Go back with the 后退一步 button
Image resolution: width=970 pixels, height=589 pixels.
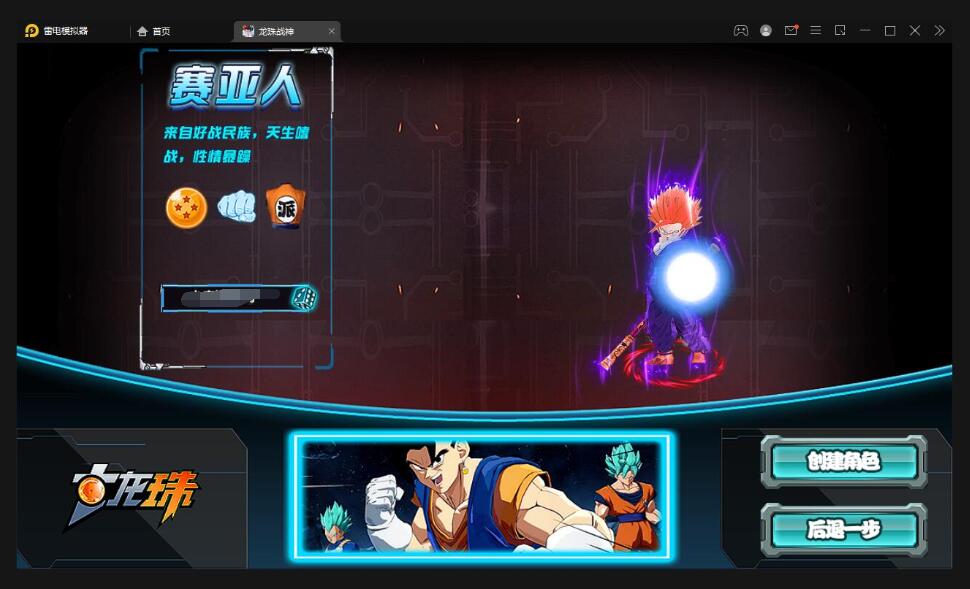pos(843,529)
